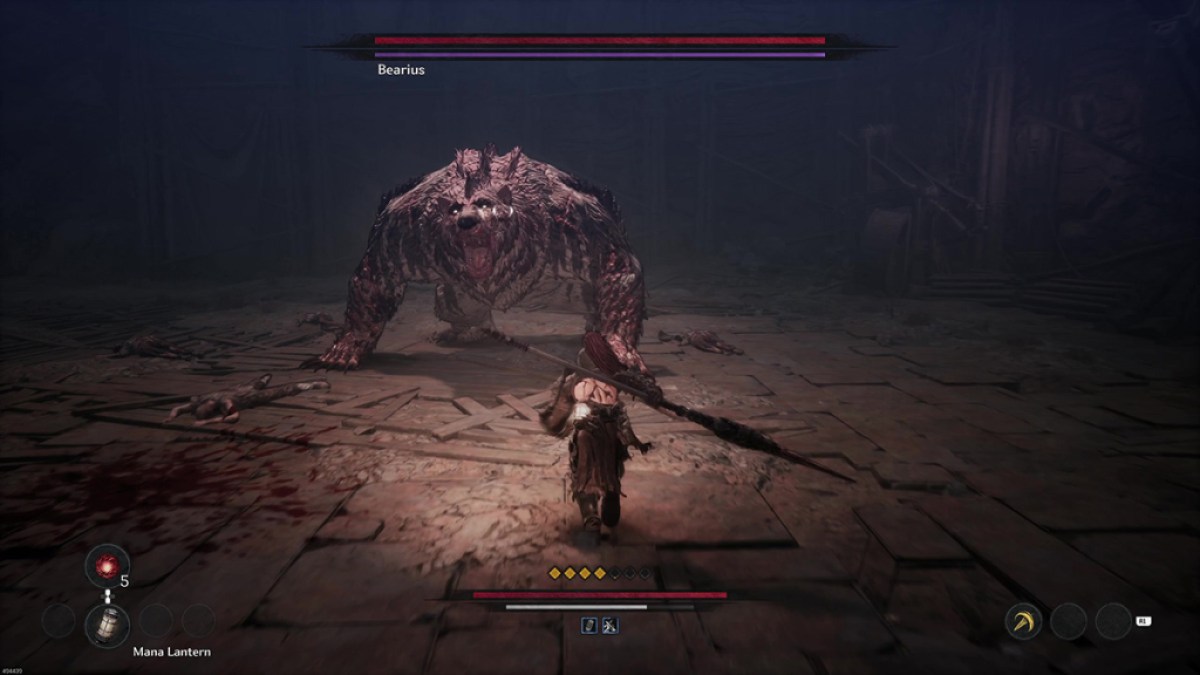The width and height of the screenshot is (1200, 675).
Task: Activate the golden crescent skill icon
Action: 1023,621
